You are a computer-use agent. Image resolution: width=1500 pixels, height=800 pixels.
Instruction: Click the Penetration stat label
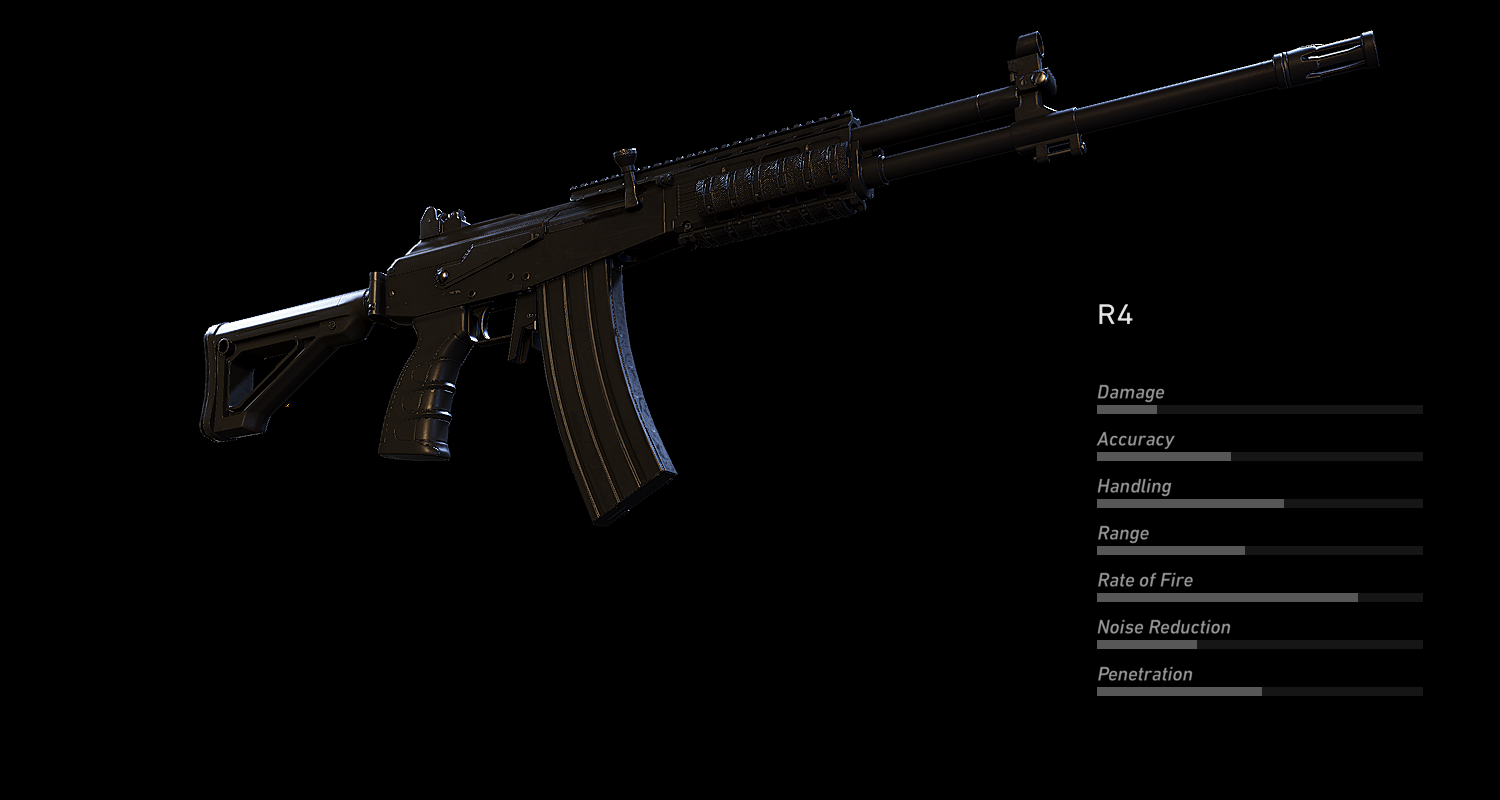tap(1146, 674)
